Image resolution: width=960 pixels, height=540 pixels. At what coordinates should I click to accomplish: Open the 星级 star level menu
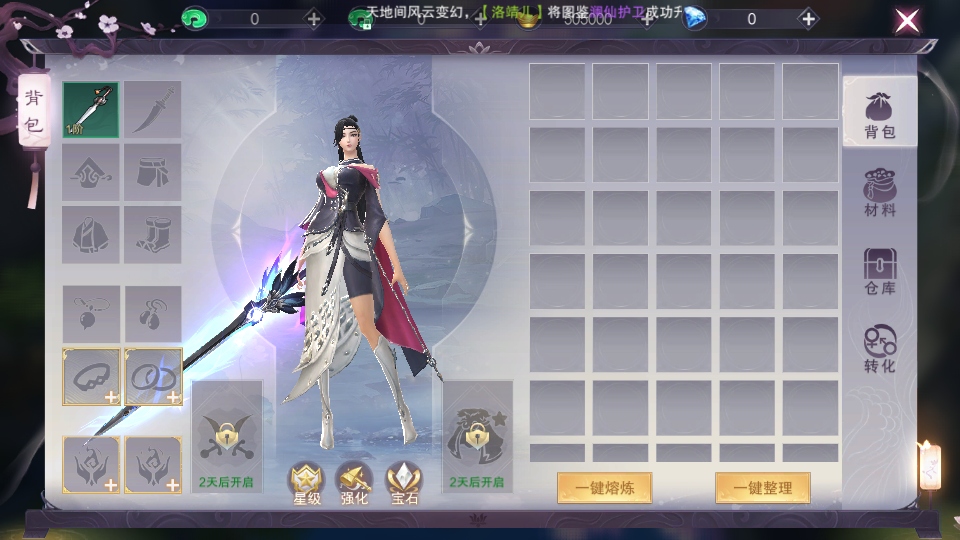[306, 483]
